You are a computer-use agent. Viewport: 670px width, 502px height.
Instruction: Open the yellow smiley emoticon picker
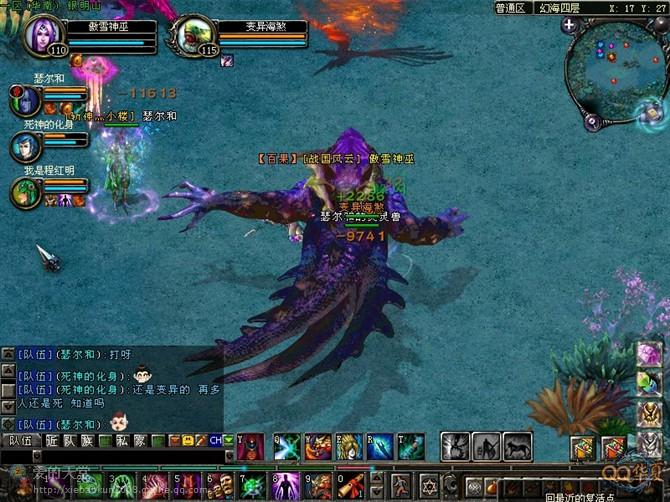186,440
